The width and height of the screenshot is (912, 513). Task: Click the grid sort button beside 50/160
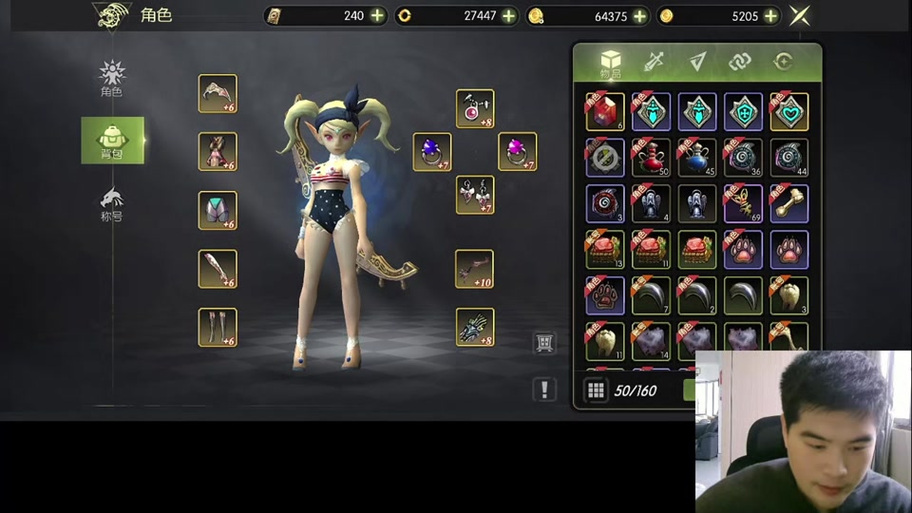[596, 391]
